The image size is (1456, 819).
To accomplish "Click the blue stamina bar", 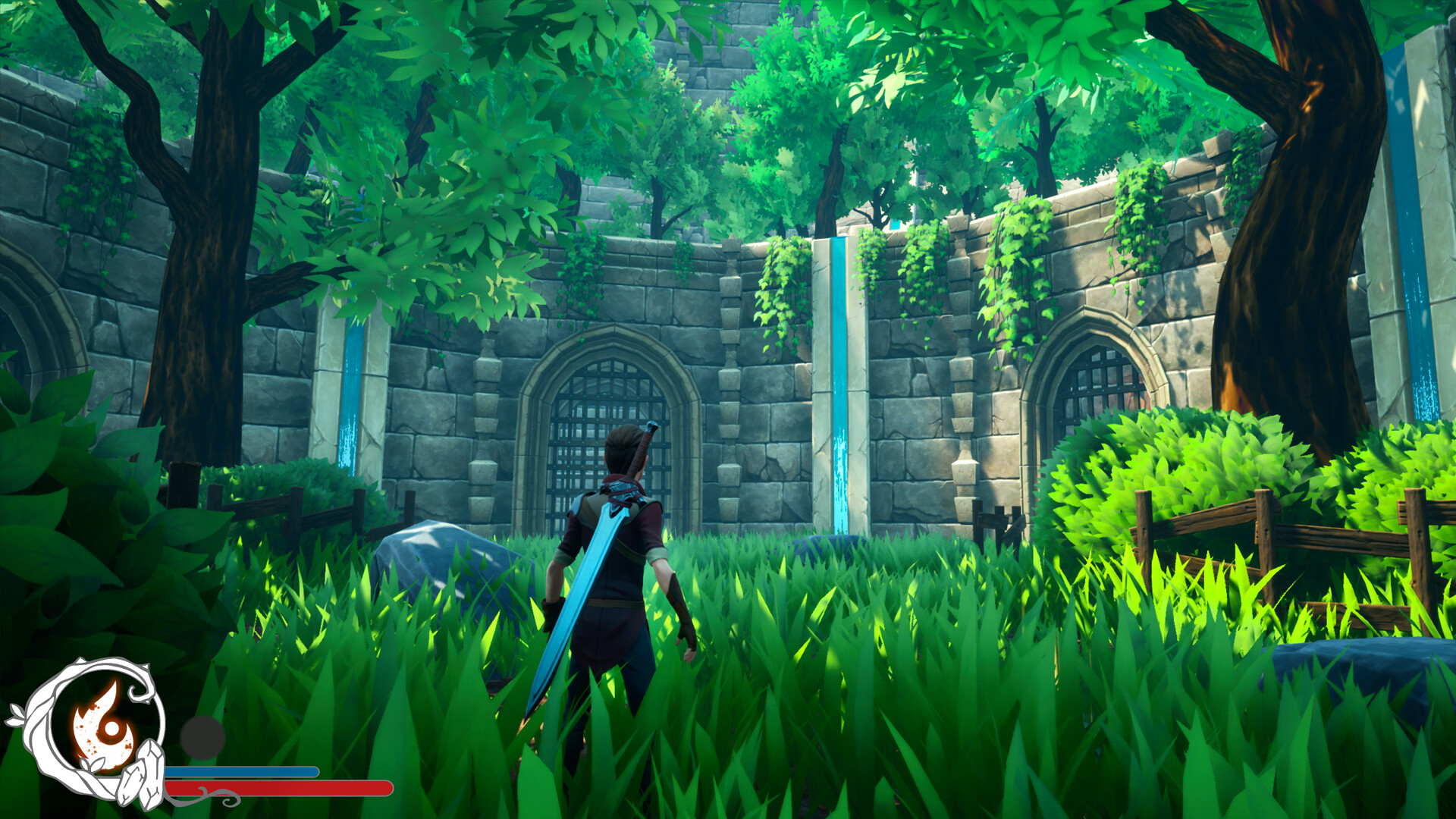I will [243, 772].
